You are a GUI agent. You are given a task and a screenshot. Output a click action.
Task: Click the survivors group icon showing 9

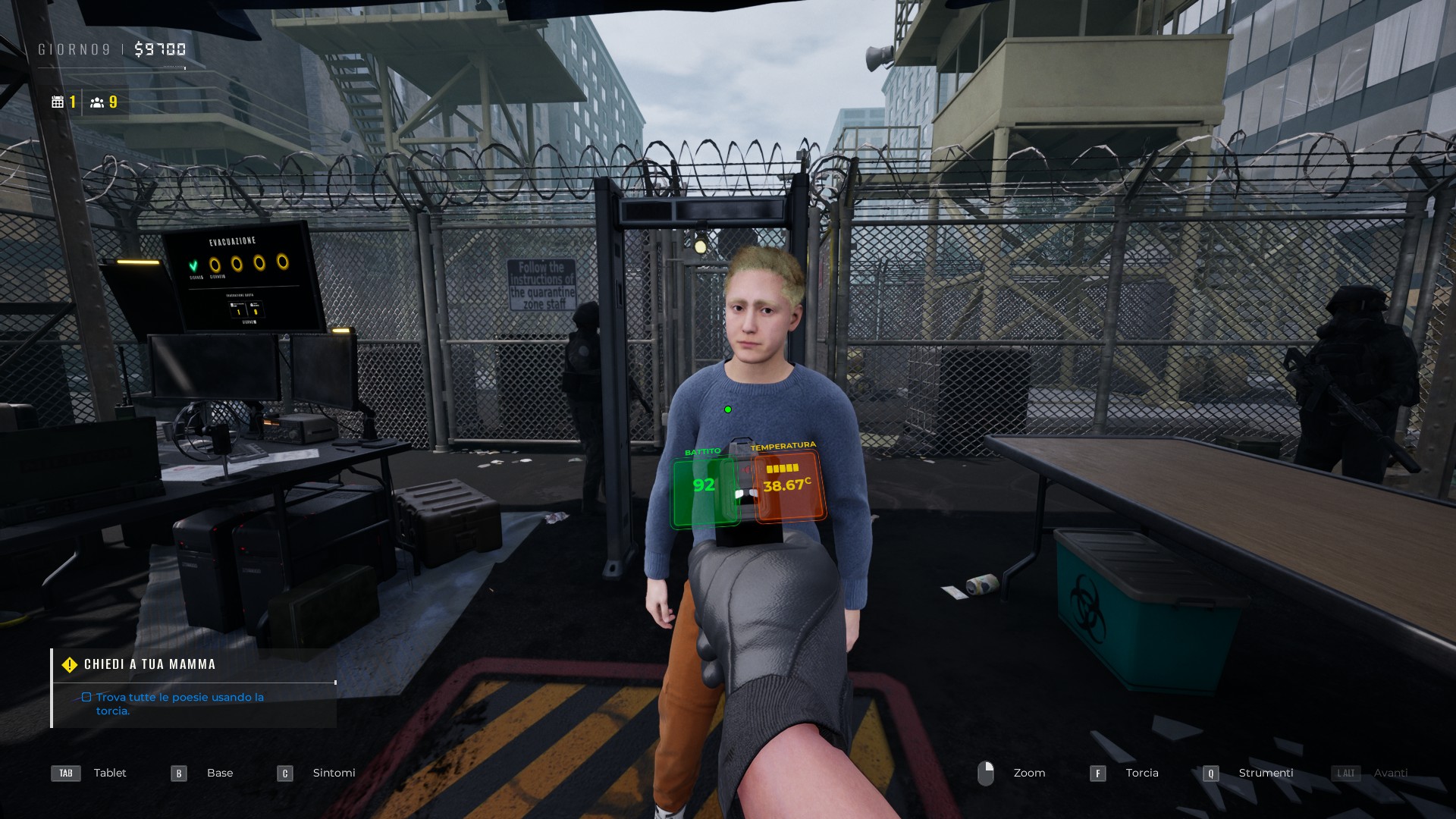(x=98, y=100)
